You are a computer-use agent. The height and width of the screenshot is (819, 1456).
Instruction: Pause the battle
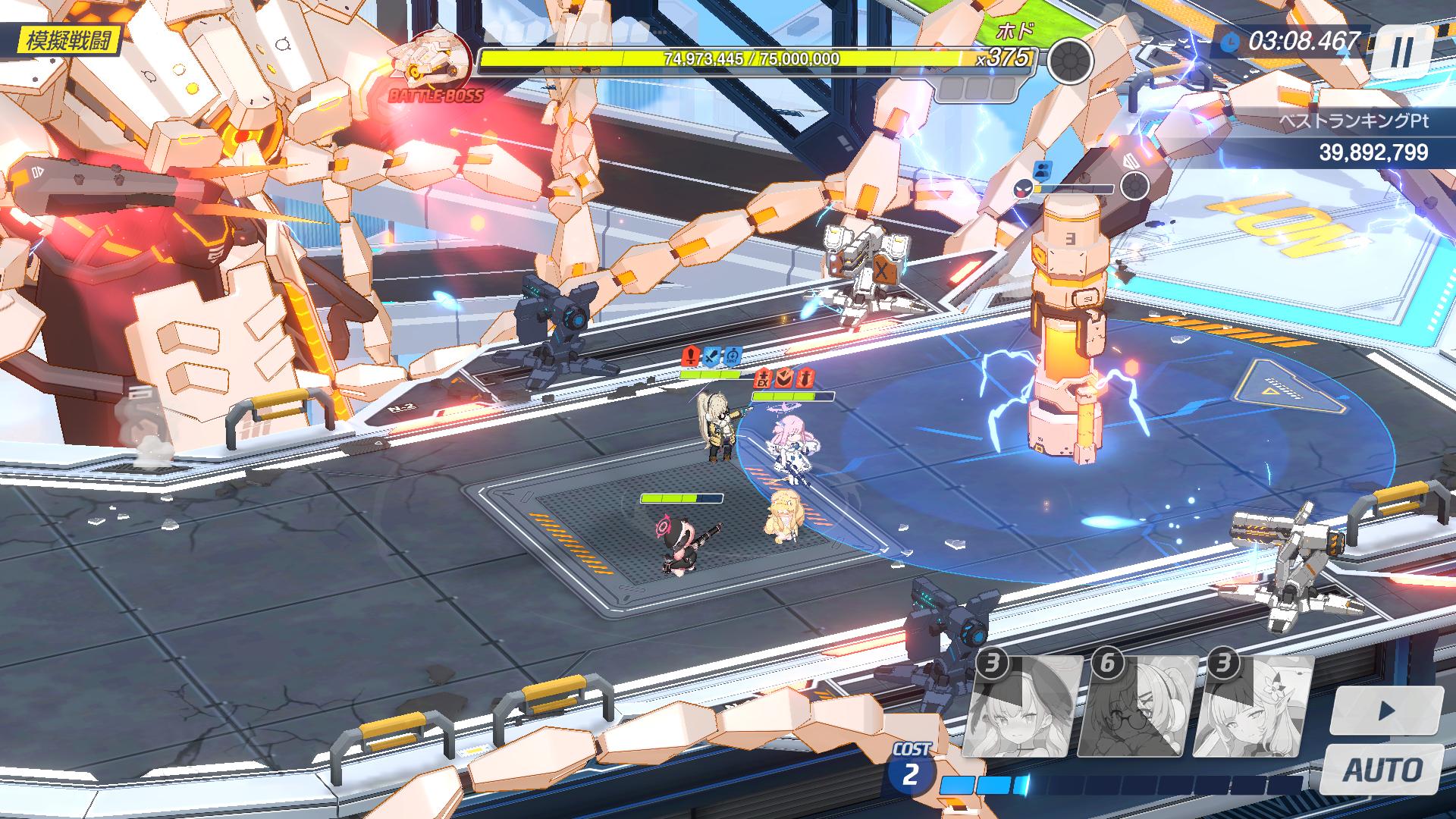click(1402, 52)
